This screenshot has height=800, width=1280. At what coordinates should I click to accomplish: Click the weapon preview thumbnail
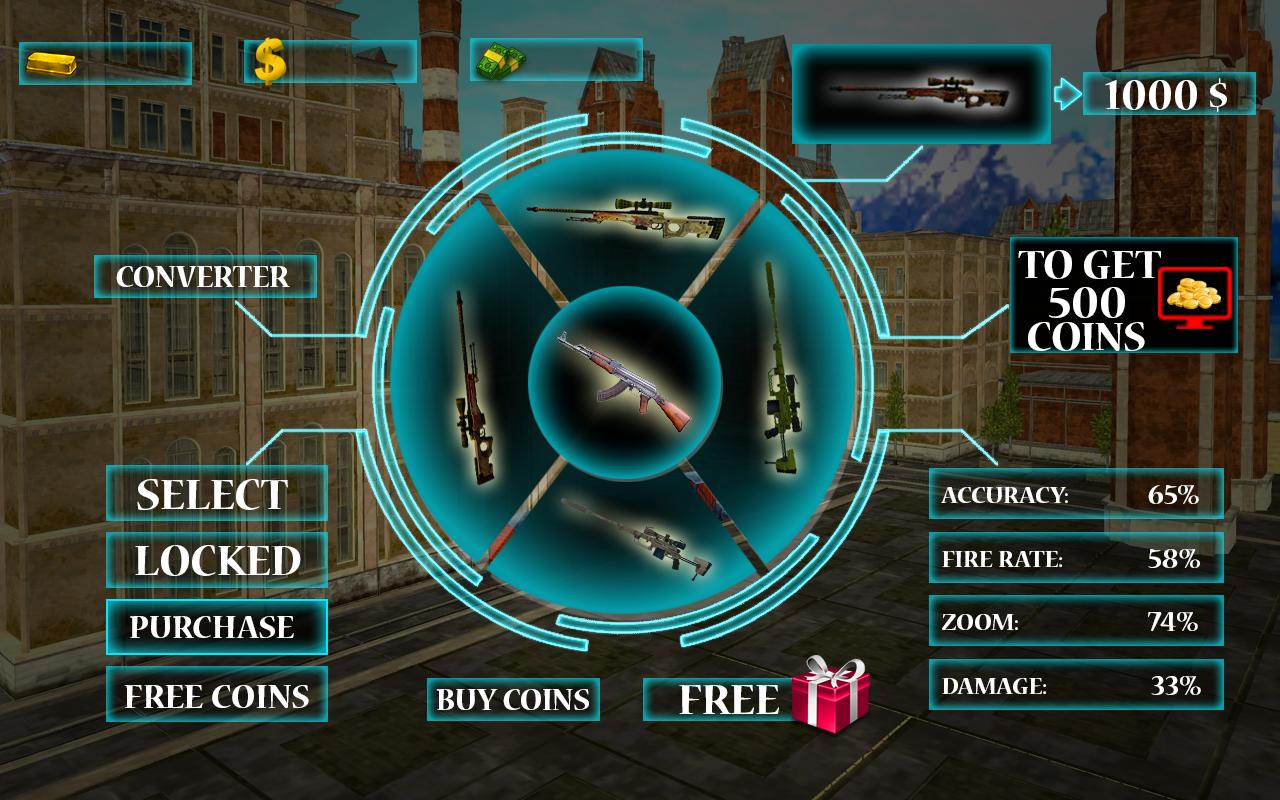pos(921,94)
